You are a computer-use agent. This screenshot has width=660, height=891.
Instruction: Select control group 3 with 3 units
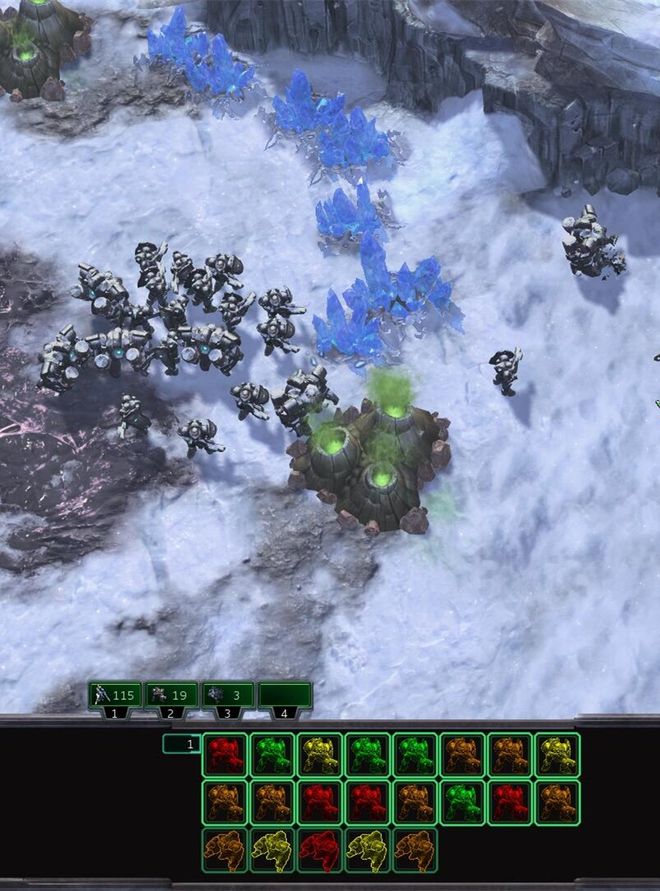point(228,695)
